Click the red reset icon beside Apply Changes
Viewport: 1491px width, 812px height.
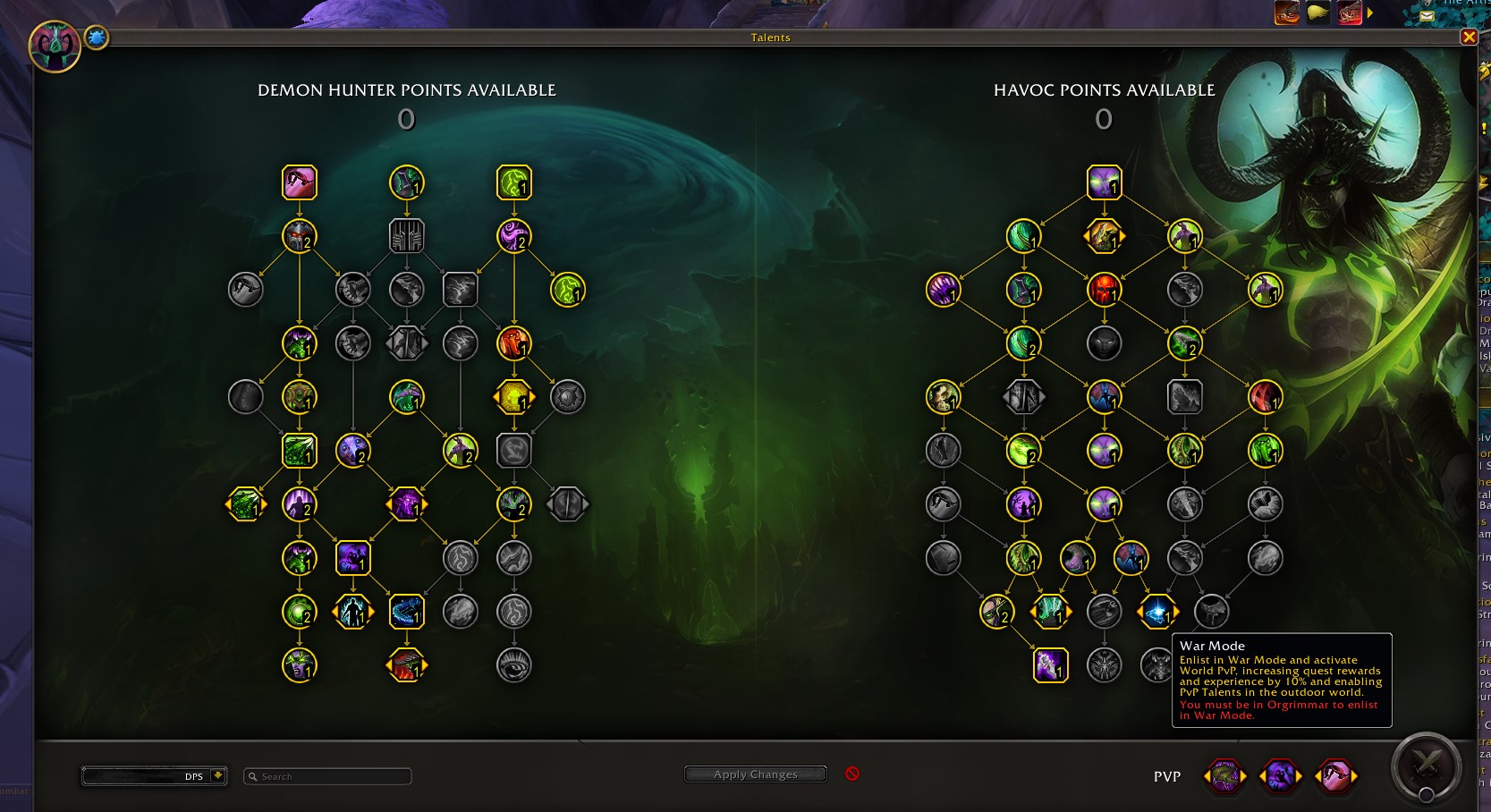852,774
